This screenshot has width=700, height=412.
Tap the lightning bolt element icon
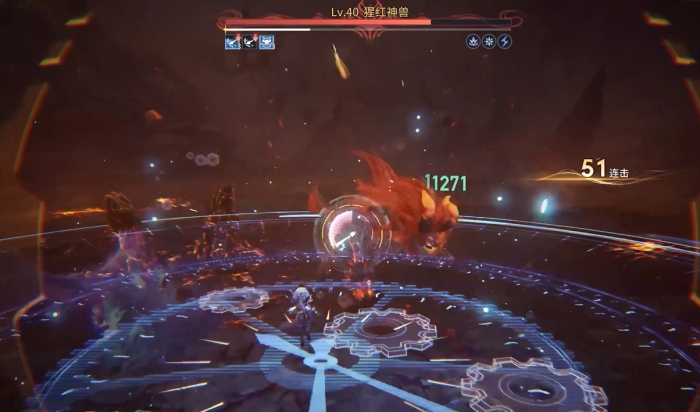504,42
